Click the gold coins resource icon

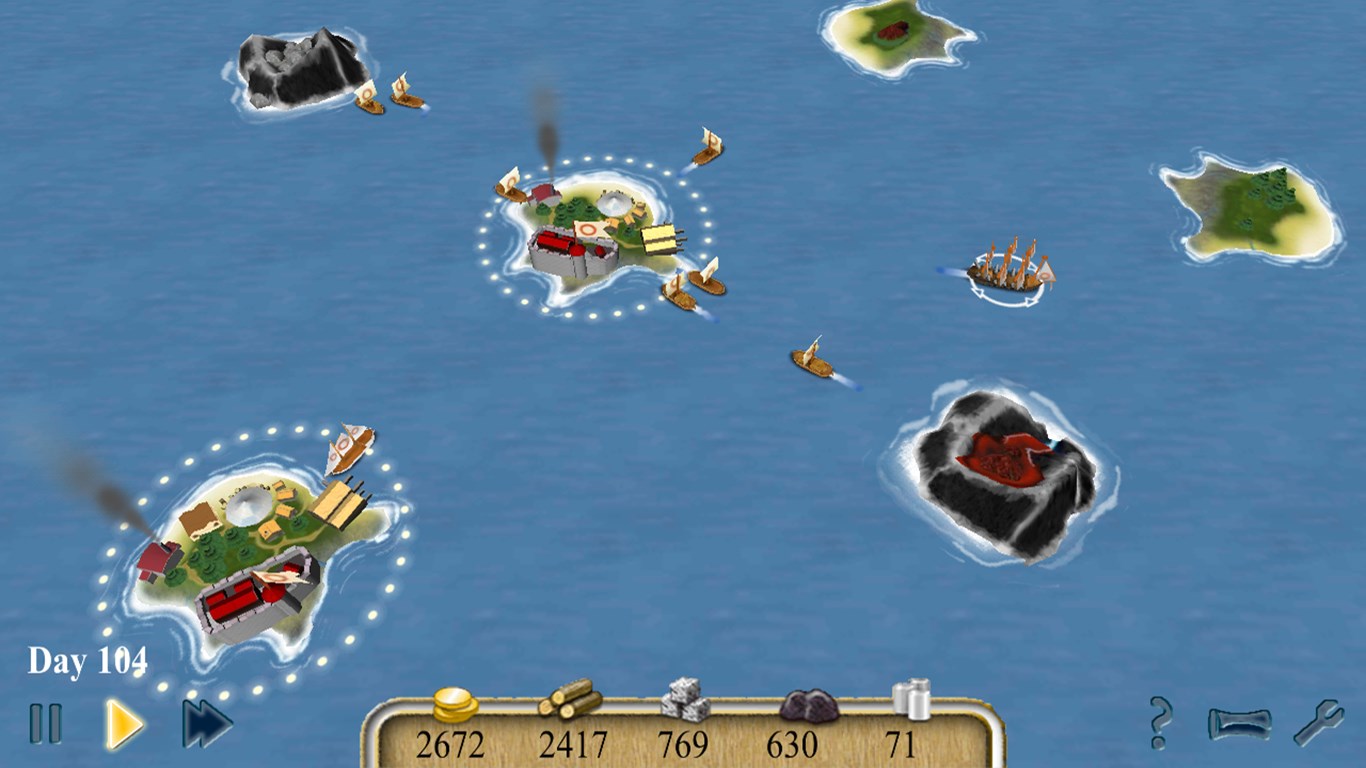(x=453, y=704)
